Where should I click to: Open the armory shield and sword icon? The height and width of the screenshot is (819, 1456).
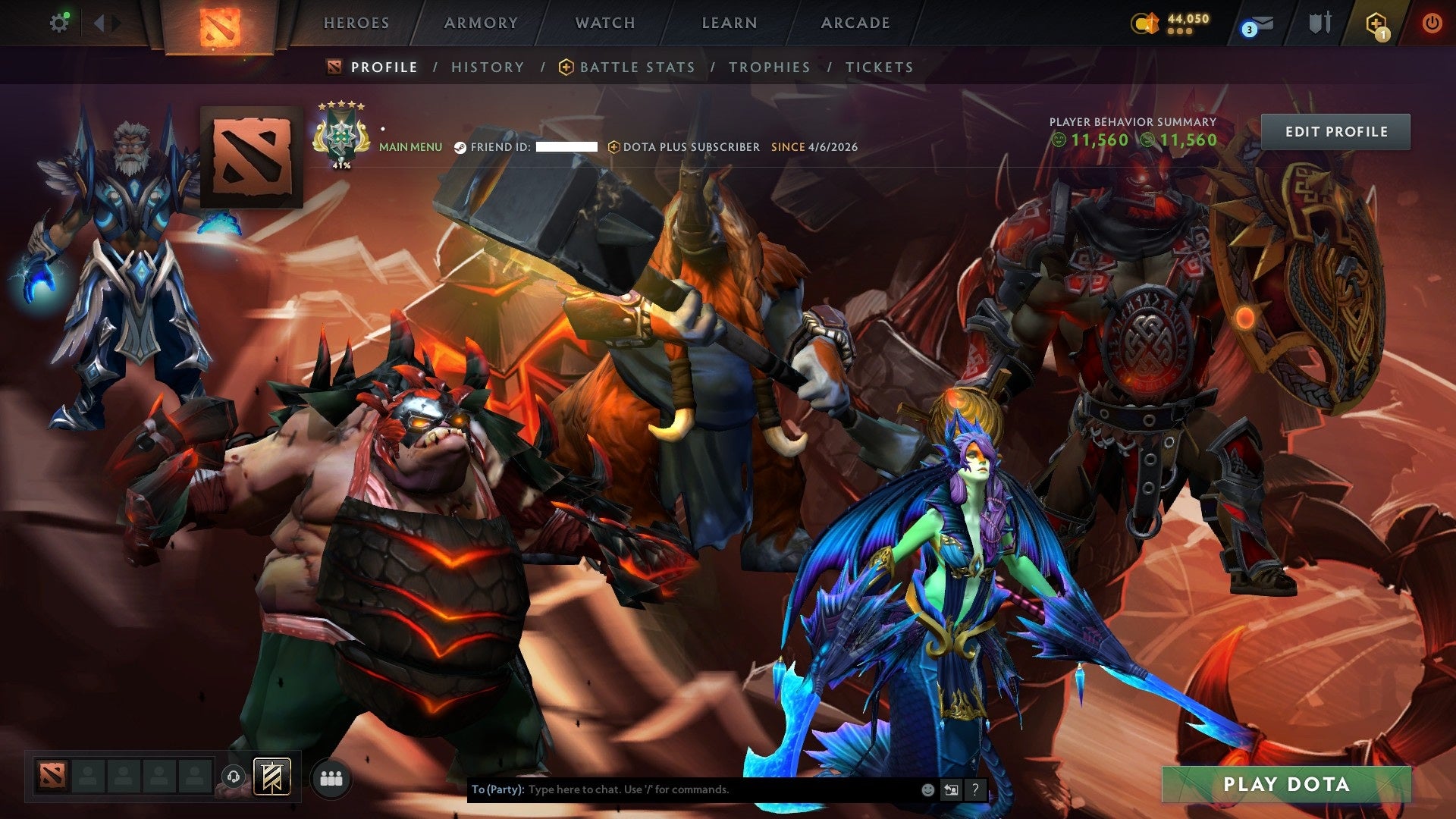point(1319,22)
